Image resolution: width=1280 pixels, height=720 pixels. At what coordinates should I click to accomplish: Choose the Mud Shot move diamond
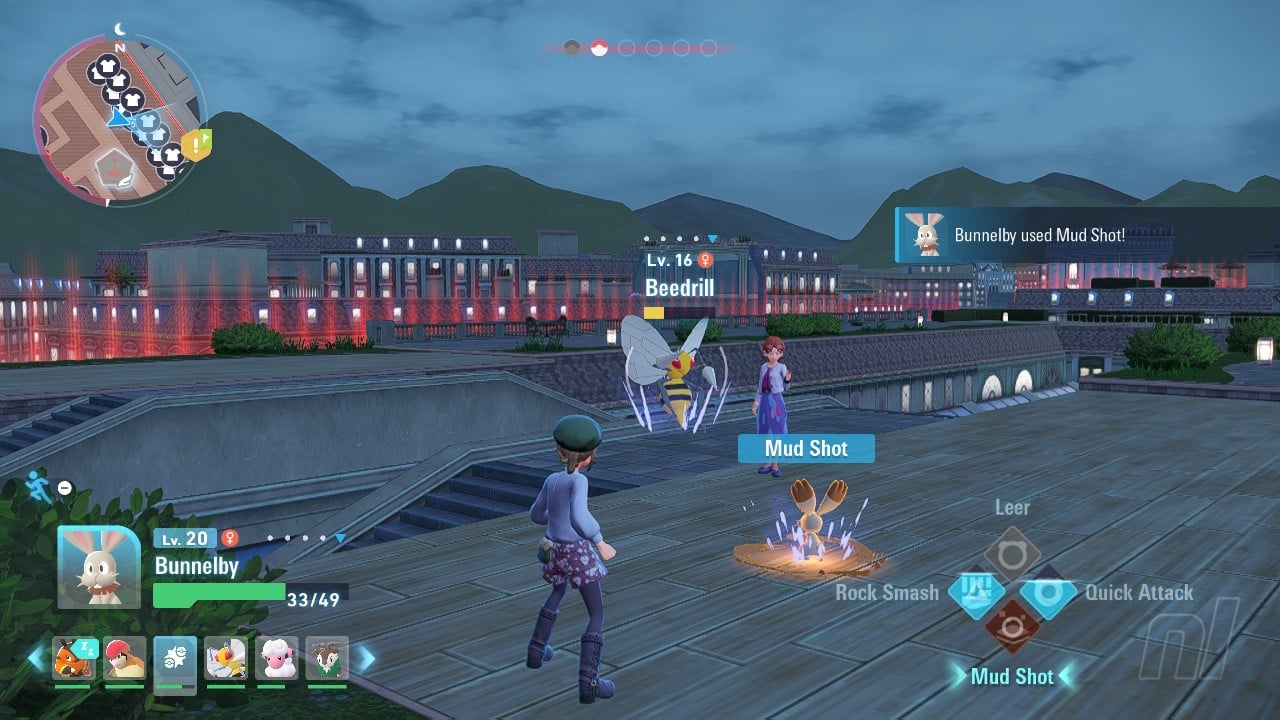coord(1012,630)
